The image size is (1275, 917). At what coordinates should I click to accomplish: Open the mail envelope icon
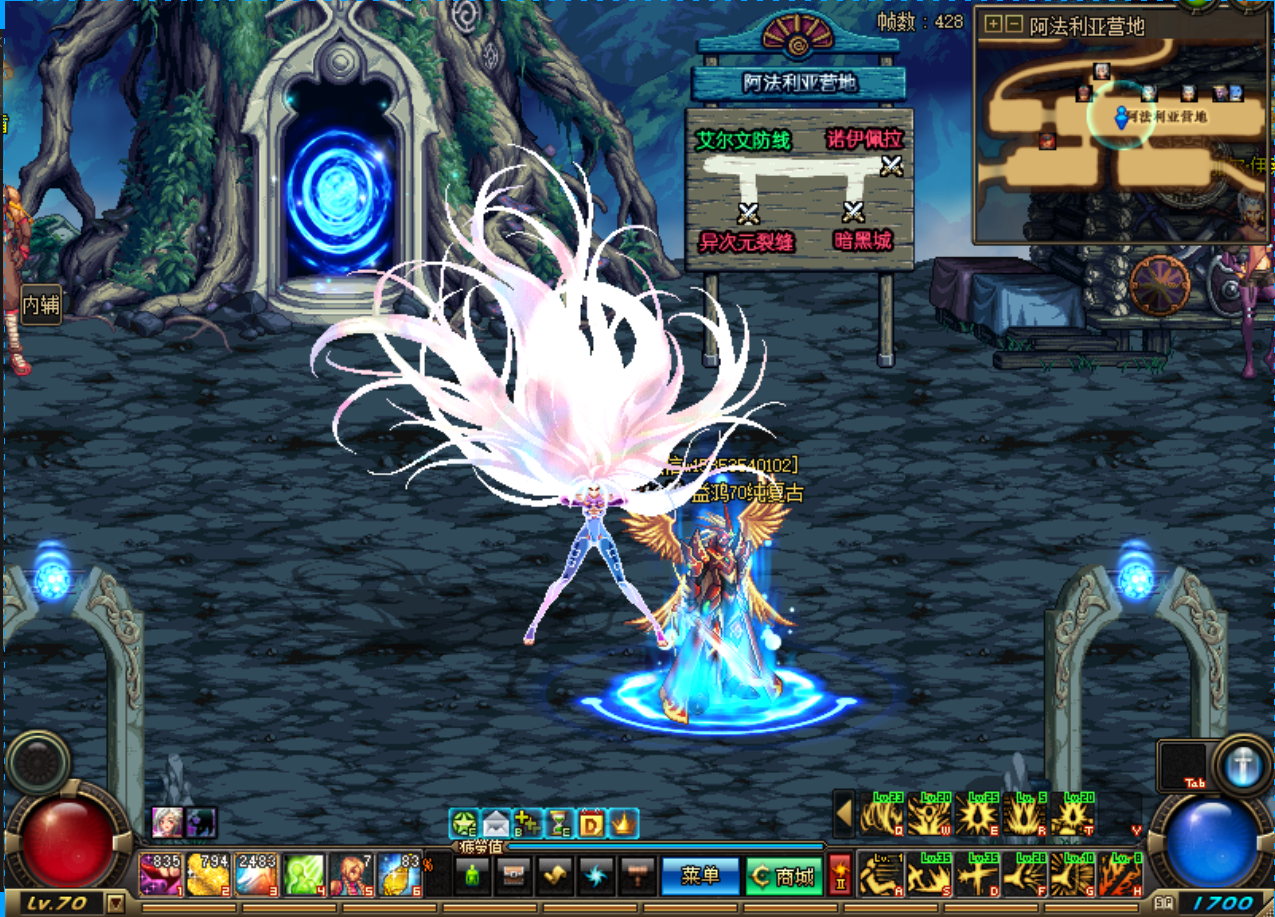coord(495,823)
